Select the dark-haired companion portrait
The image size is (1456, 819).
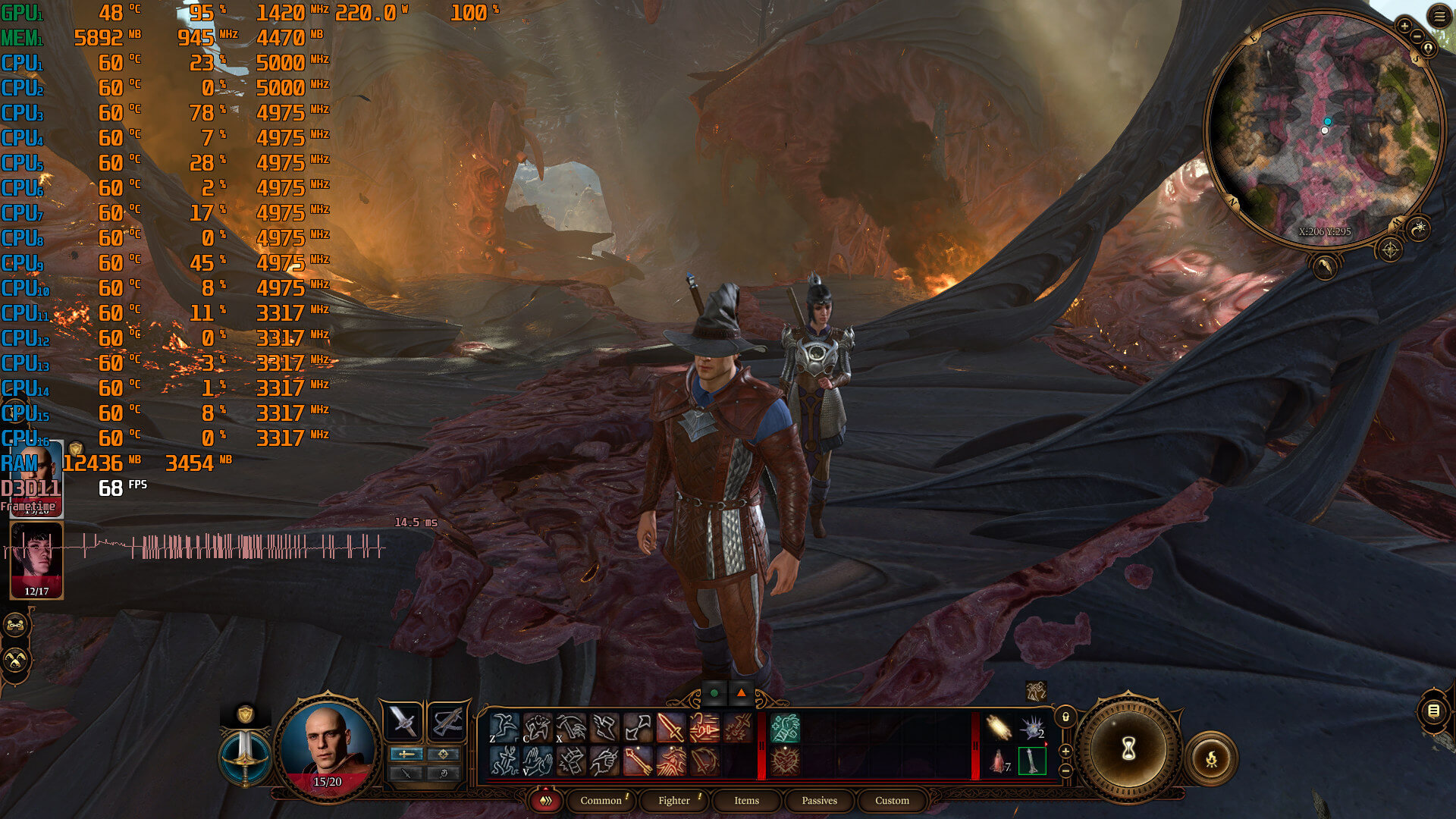click(36, 560)
